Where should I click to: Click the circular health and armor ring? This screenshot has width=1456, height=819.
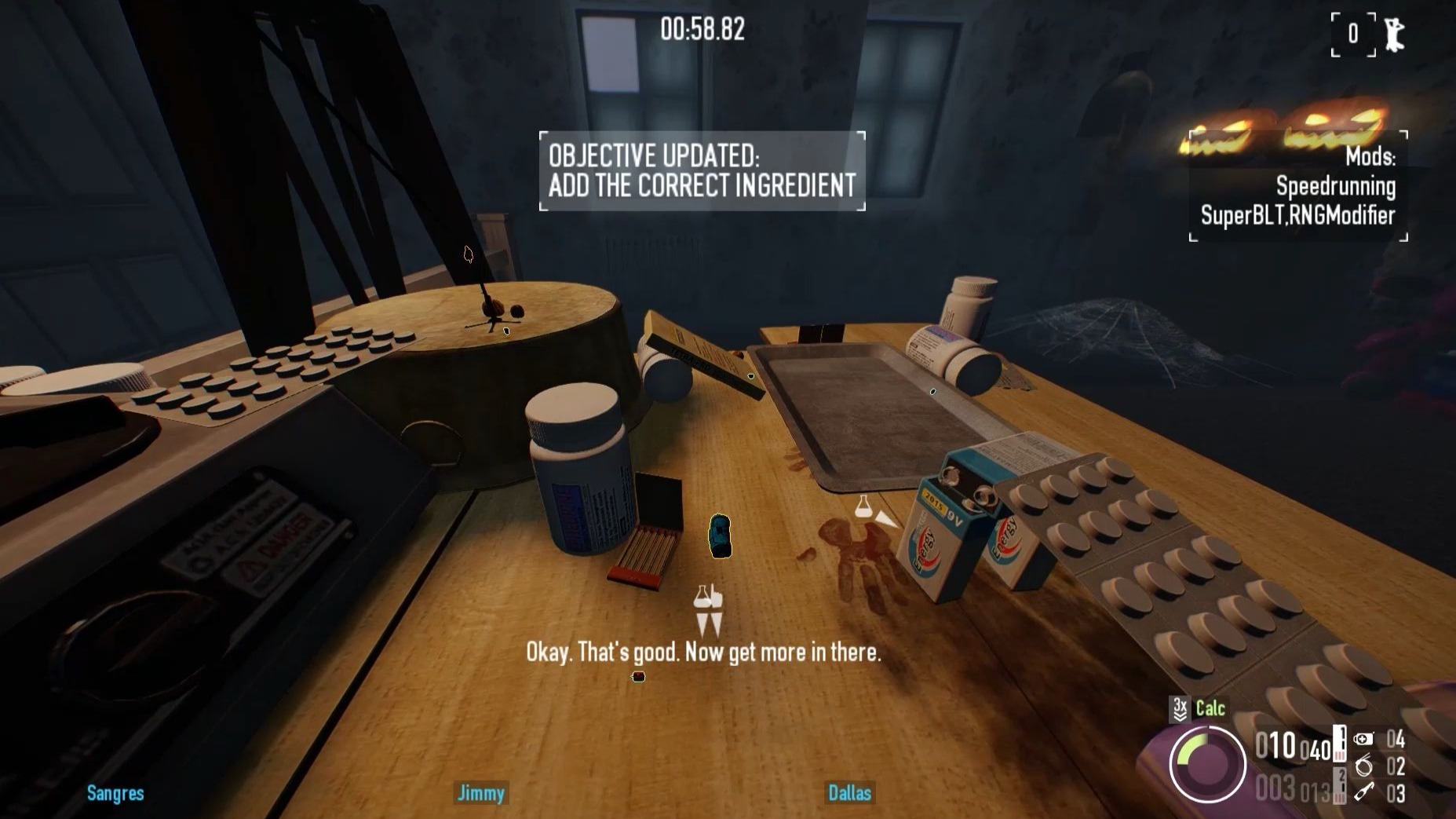coord(1206,764)
